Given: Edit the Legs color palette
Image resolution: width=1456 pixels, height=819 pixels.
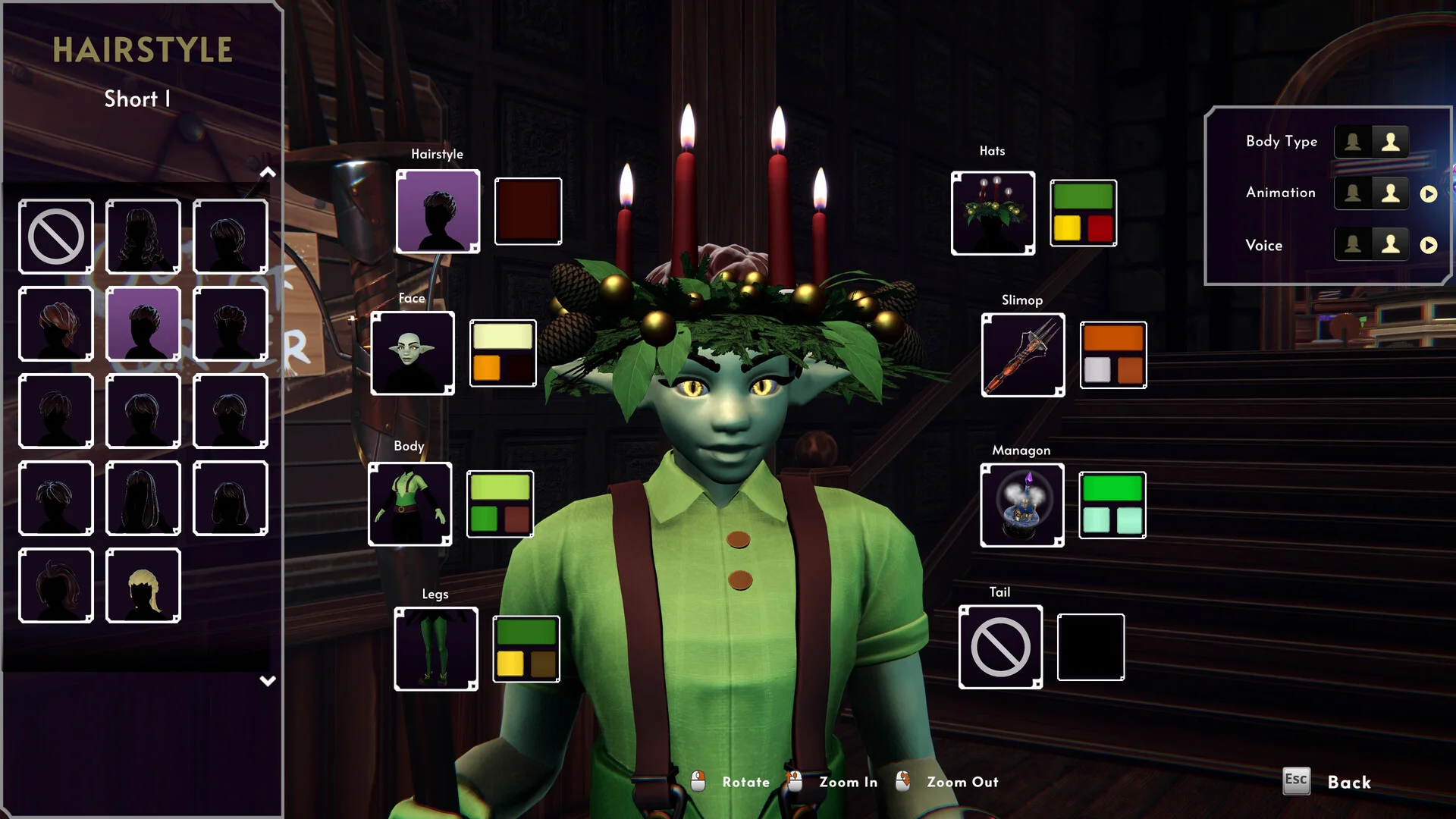Looking at the screenshot, I should [x=526, y=649].
